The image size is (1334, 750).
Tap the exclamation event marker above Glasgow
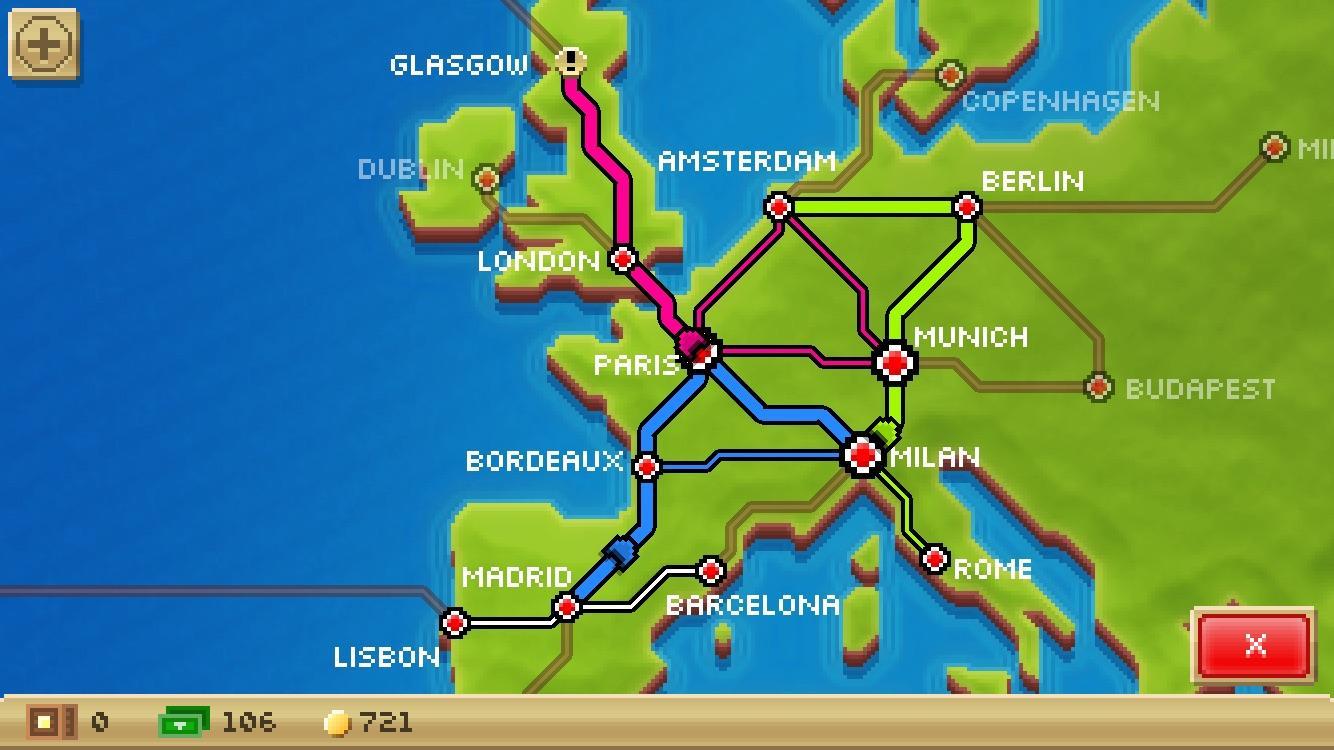coord(570,61)
